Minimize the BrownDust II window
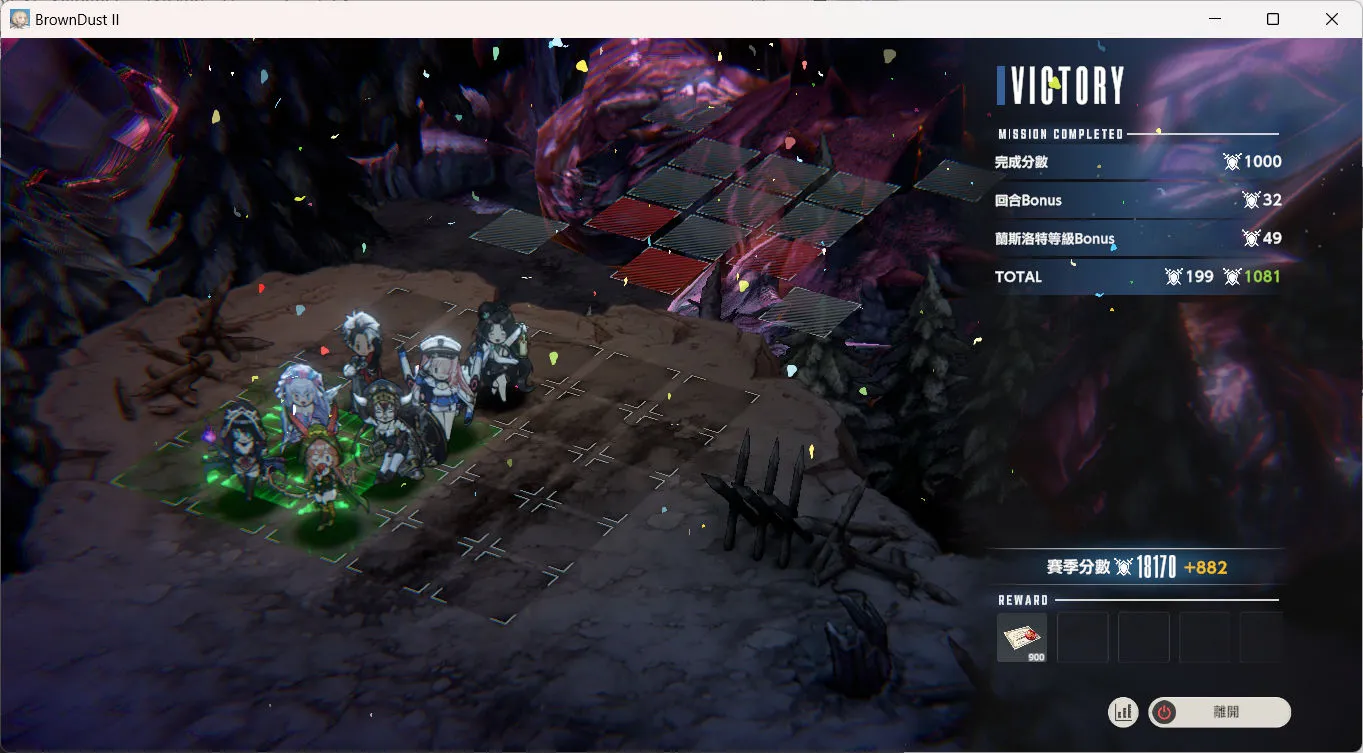Viewport: 1363px width, 753px height. pyautogui.click(x=1215, y=19)
